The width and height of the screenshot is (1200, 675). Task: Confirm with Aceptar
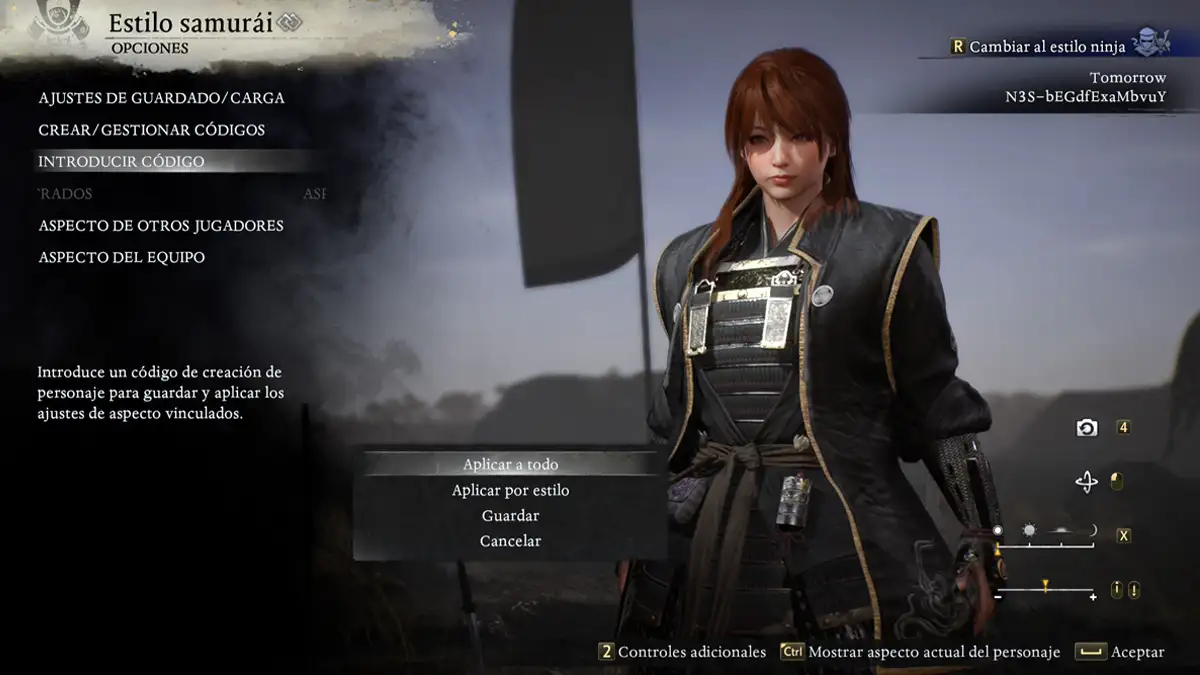pyautogui.click(x=1120, y=652)
